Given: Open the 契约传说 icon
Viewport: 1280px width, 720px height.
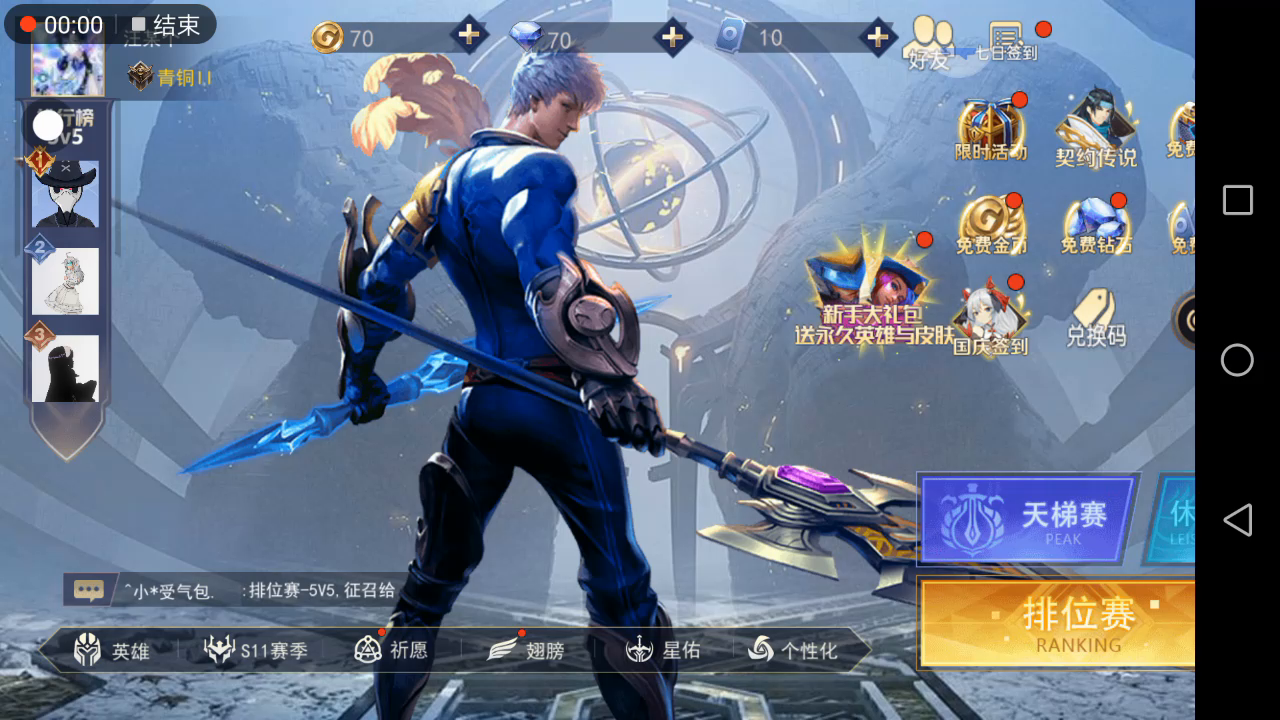Looking at the screenshot, I should coord(1096,130).
